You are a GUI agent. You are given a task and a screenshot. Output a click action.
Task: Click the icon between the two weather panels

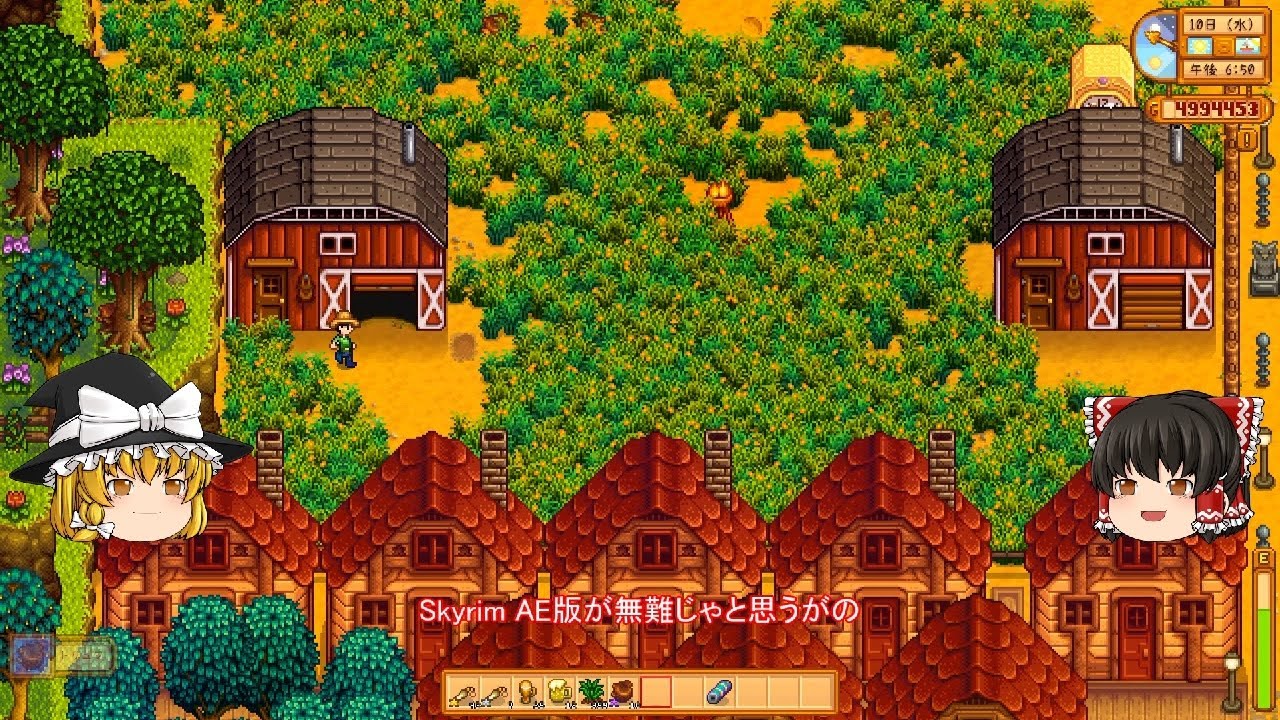pyautogui.click(x=1223, y=46)
